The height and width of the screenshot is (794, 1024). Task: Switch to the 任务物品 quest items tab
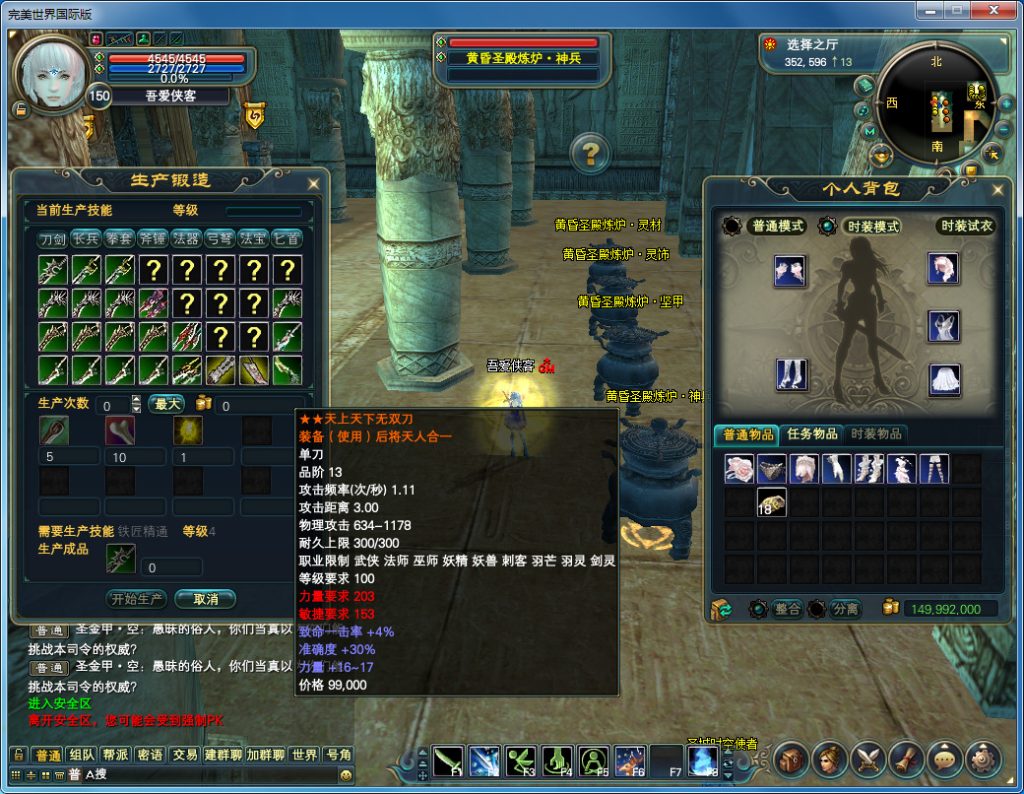click(810, 434)
